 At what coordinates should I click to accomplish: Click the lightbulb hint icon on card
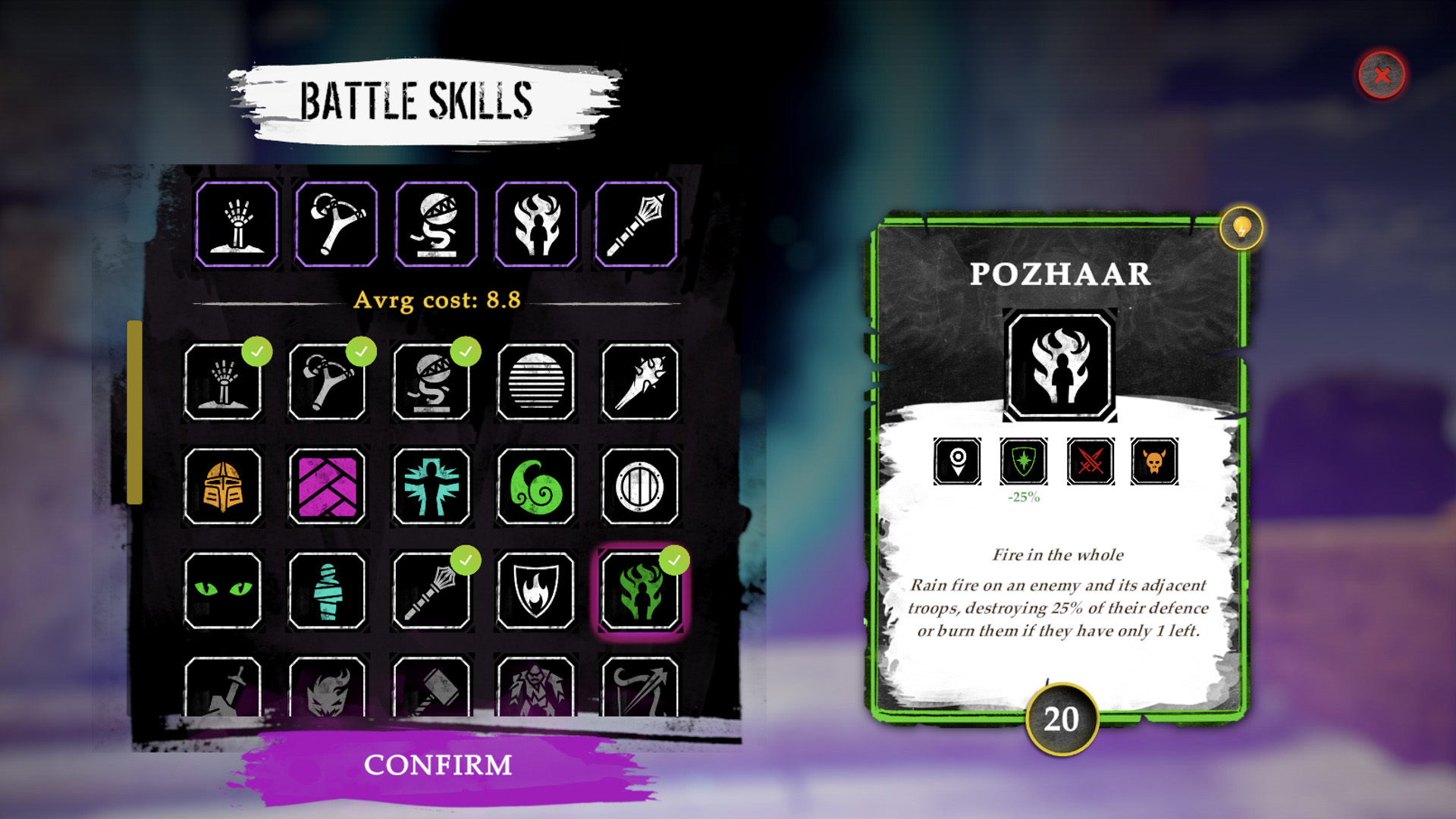pos(1241,227)
